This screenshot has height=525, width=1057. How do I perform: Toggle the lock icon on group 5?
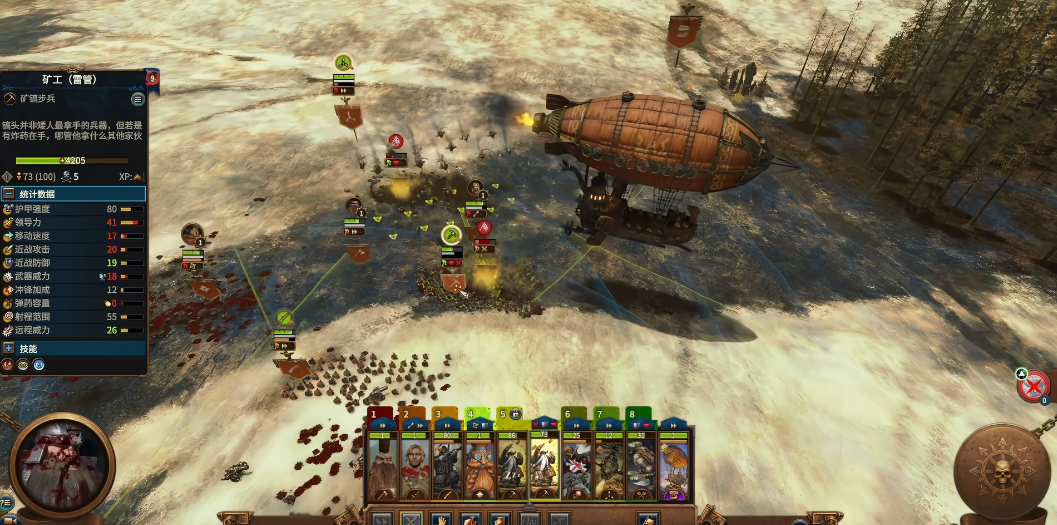[x=515, y=413]
